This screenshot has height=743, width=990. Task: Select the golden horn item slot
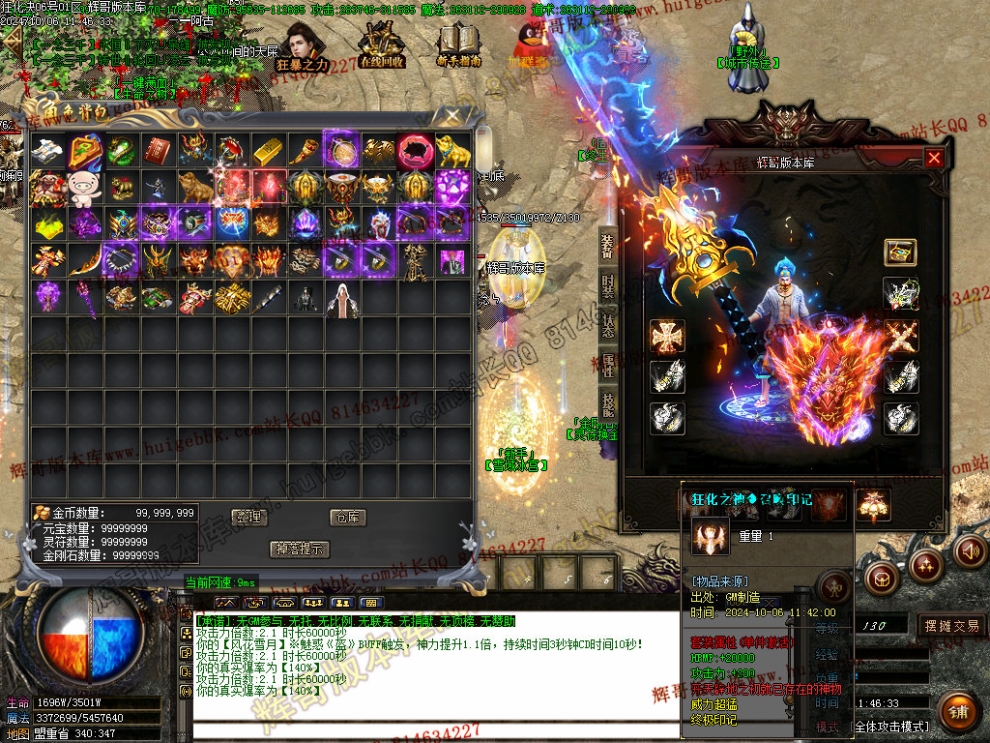tap(304, 150)
